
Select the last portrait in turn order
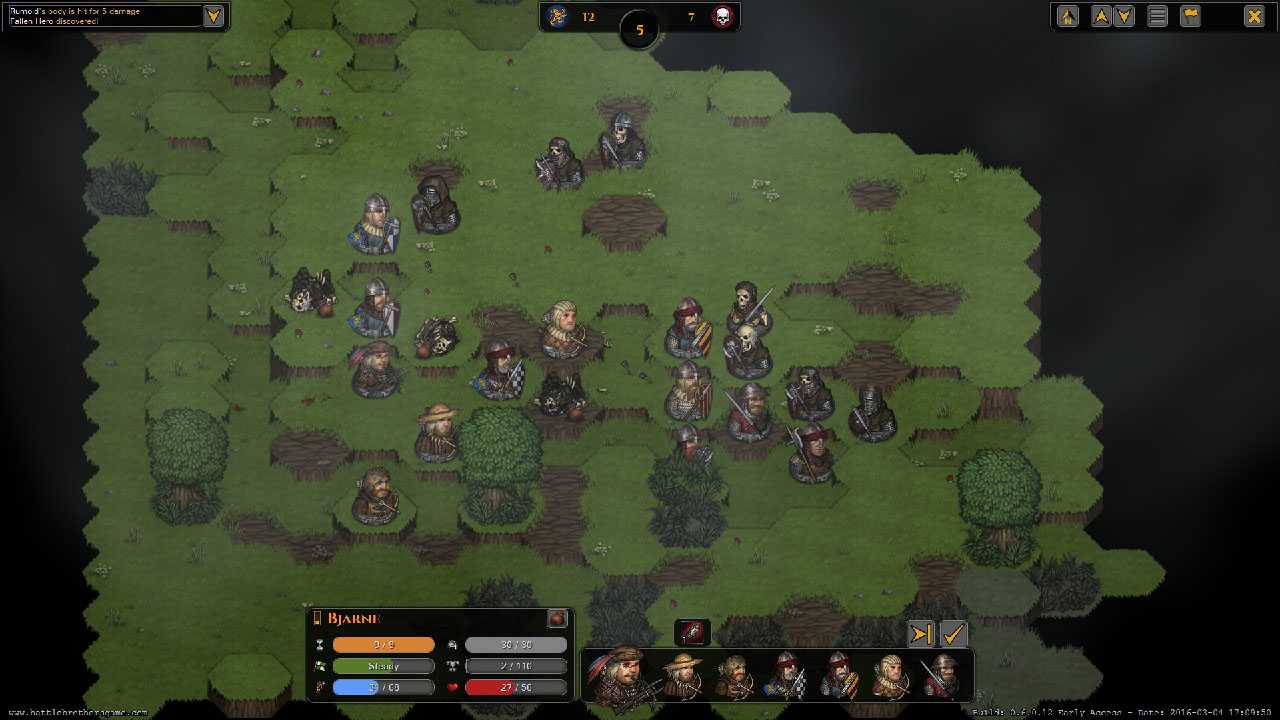click(x=940, y=676)
